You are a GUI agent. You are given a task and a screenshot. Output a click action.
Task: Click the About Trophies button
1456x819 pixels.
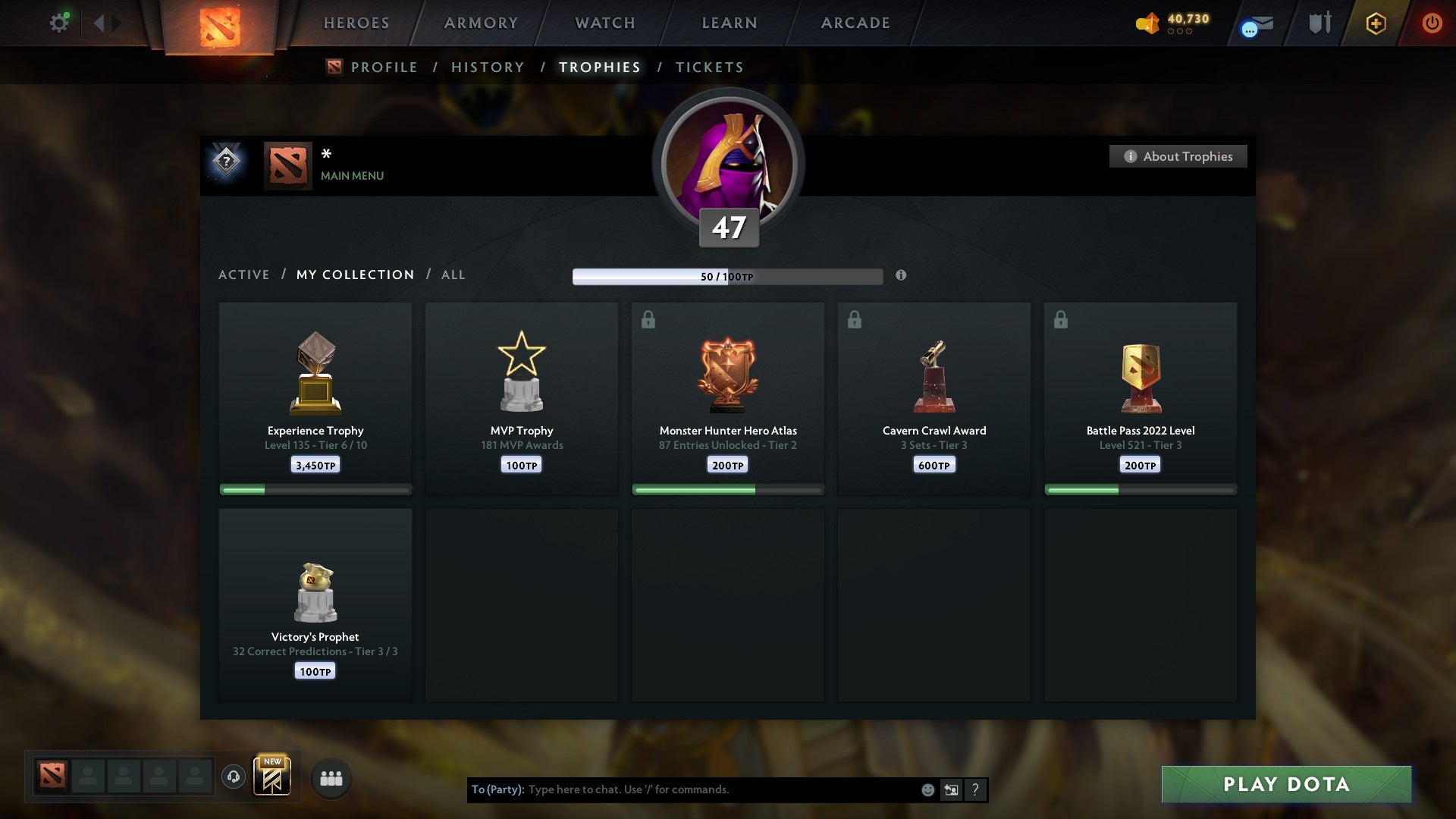[1178, 156]
